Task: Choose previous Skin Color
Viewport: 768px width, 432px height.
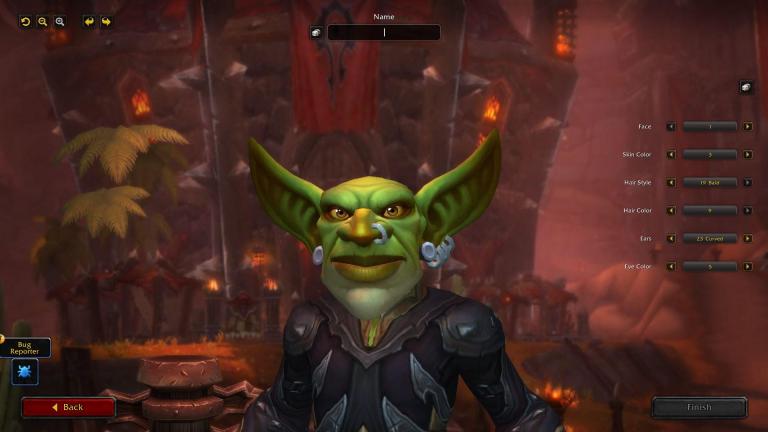Action: [x=671, y=154]
